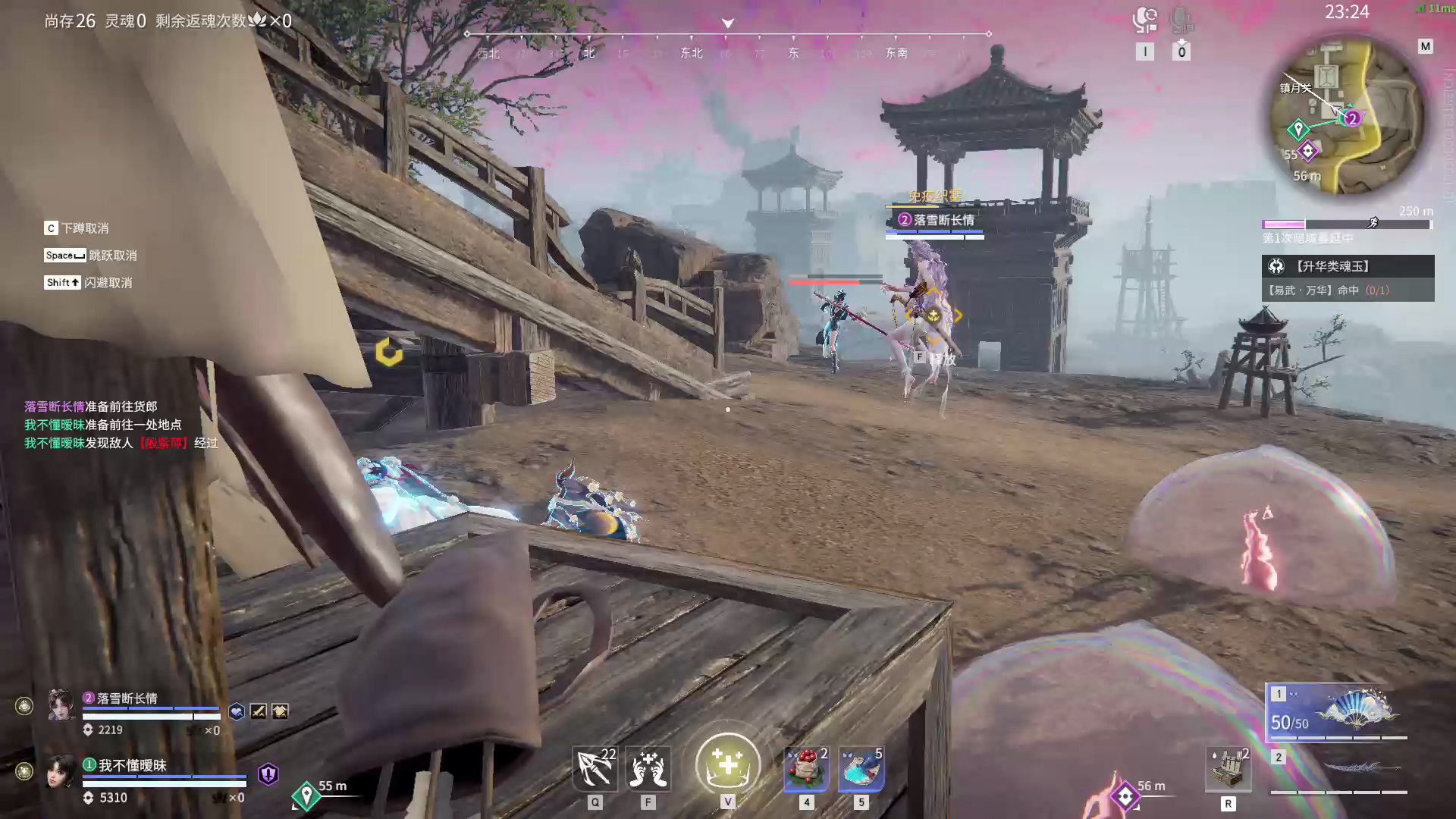Select the grappling hook skill on the Q slot
Screen dimensions: 1456x819
(595, 768)
